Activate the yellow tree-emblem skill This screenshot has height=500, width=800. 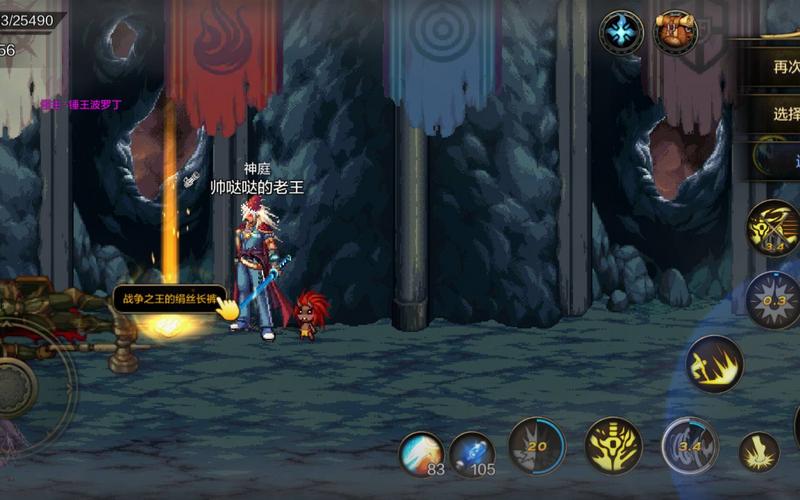(613, 445)
